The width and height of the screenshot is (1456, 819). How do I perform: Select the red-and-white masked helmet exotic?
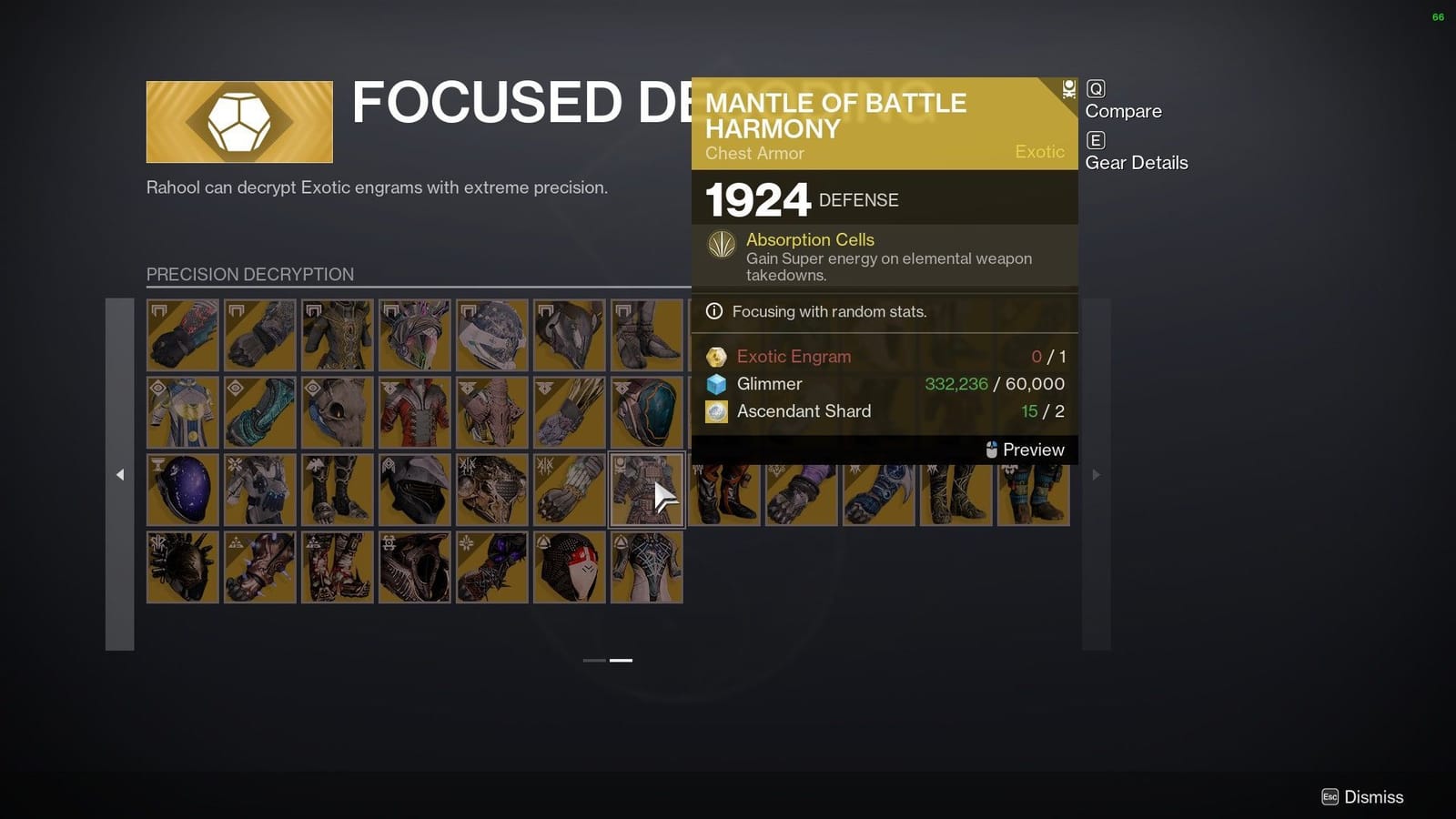point(569,566)
